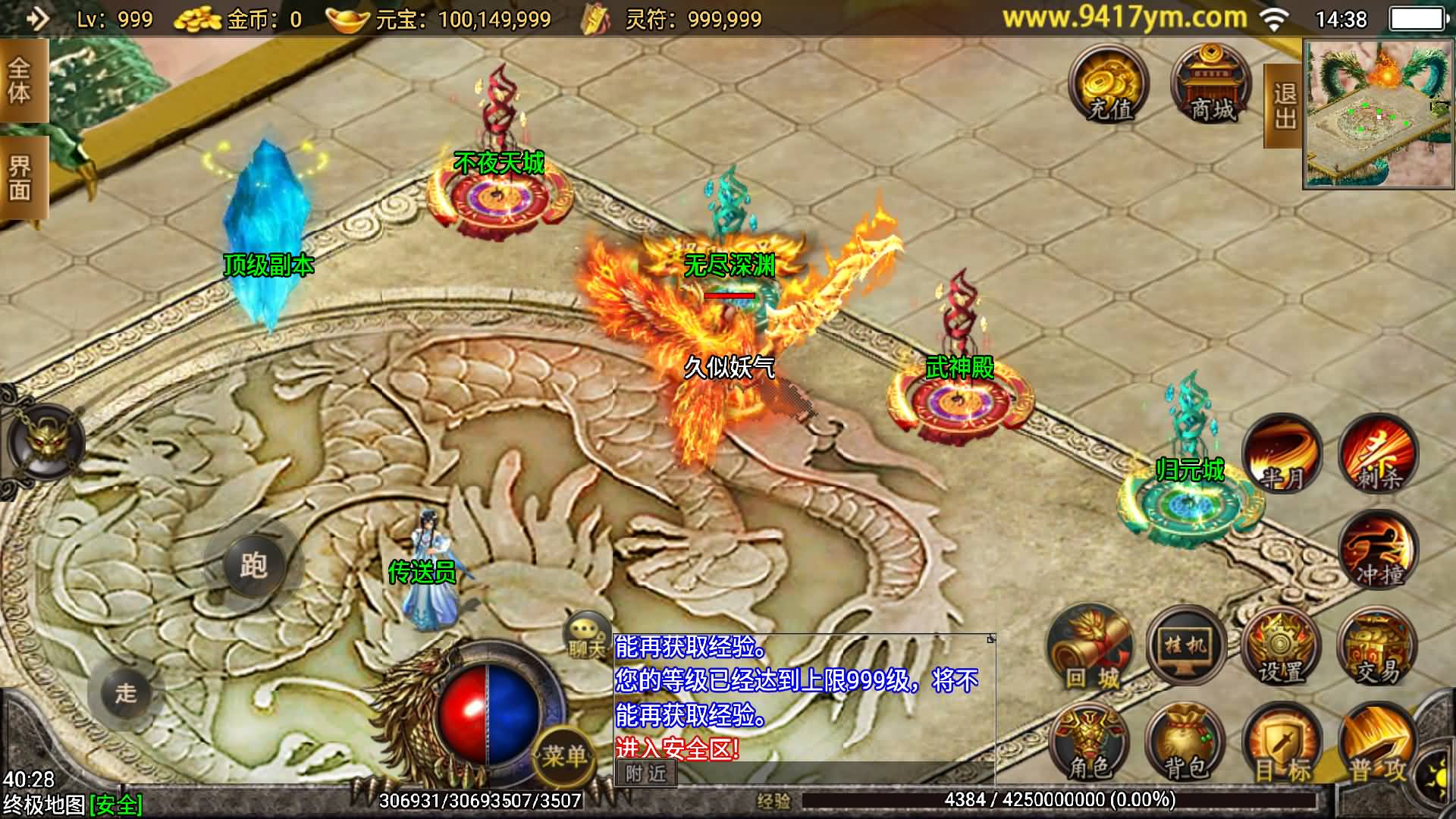1456x819 pixels.
Task: Open the 商城 shop
Action: click(x=1211, y=85)
